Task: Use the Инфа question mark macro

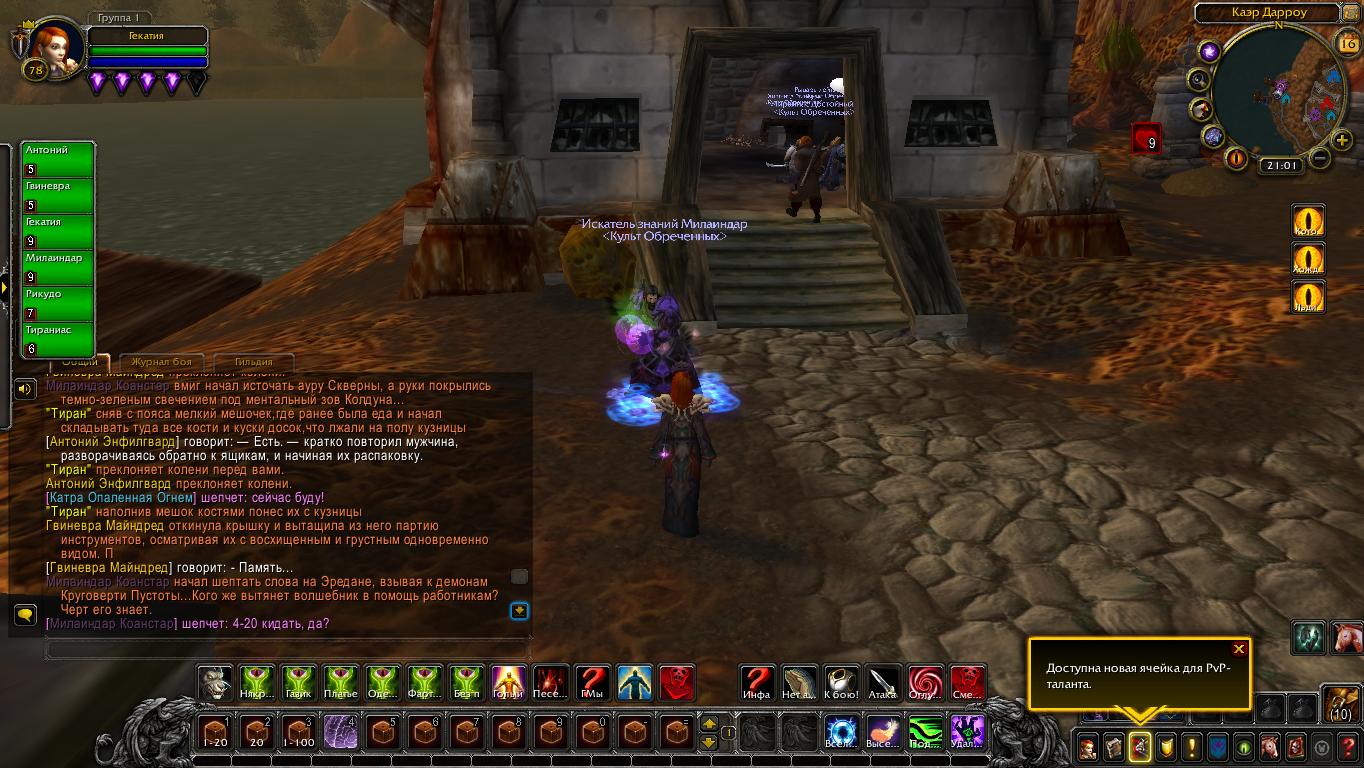Action: pyautogui.click(x=757, y=683)
